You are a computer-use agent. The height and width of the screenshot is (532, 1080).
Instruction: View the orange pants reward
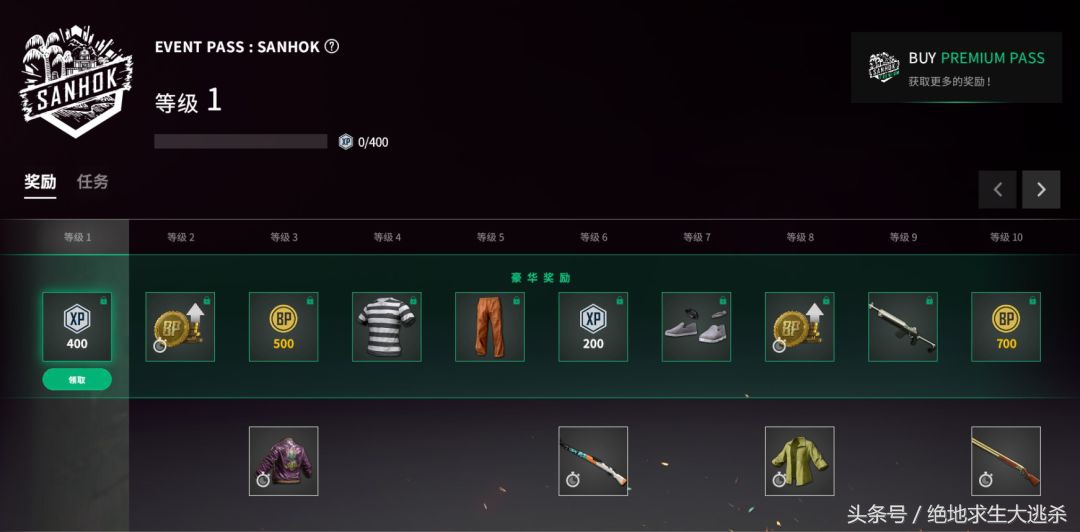(x=490, y=327)
